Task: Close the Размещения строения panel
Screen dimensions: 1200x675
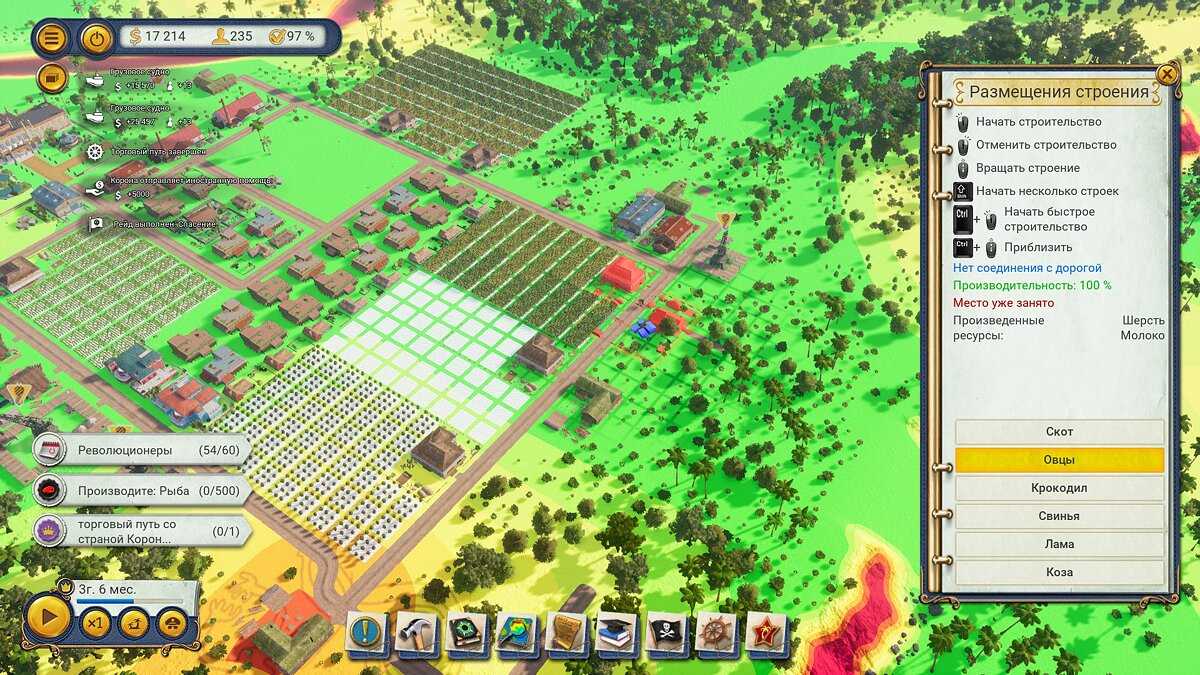Action: click(1166, 74)
